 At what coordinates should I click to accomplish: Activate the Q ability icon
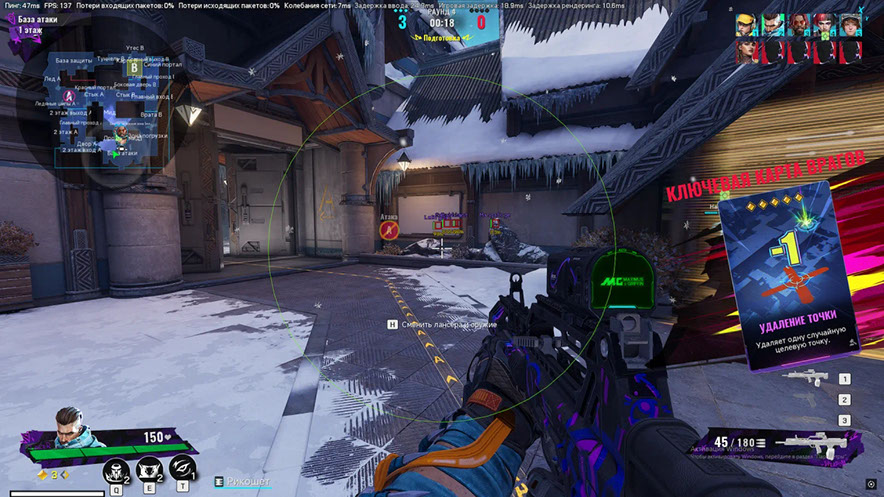point(116,468)
